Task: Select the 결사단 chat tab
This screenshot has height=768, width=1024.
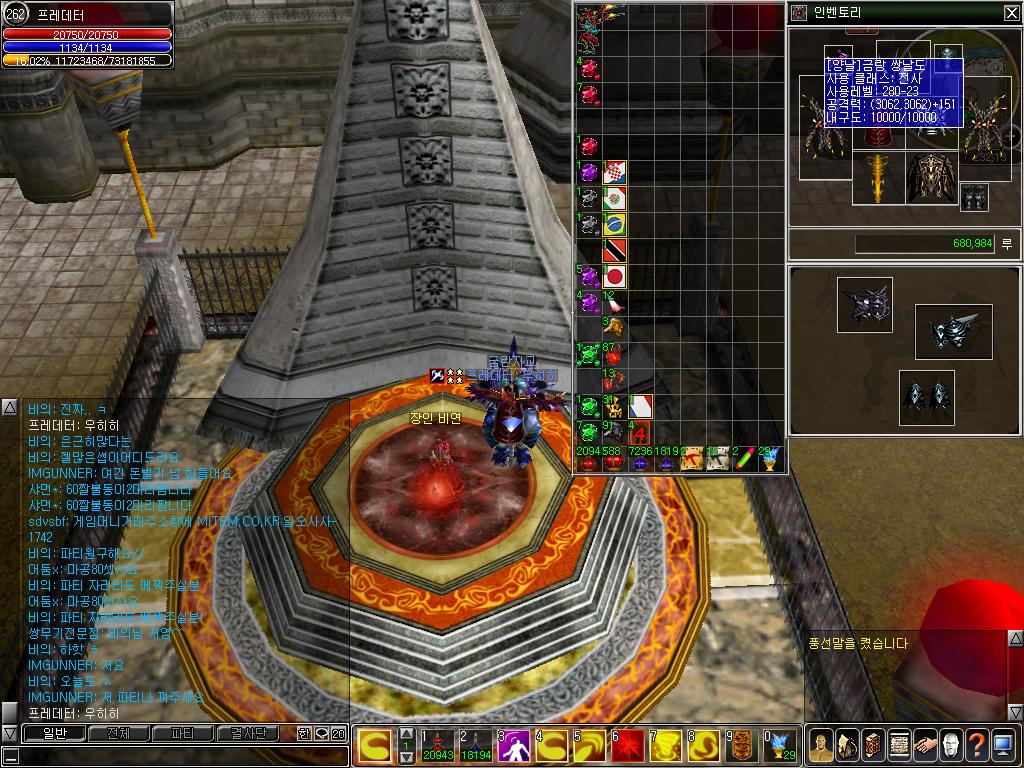Action: tap(246, 734)
